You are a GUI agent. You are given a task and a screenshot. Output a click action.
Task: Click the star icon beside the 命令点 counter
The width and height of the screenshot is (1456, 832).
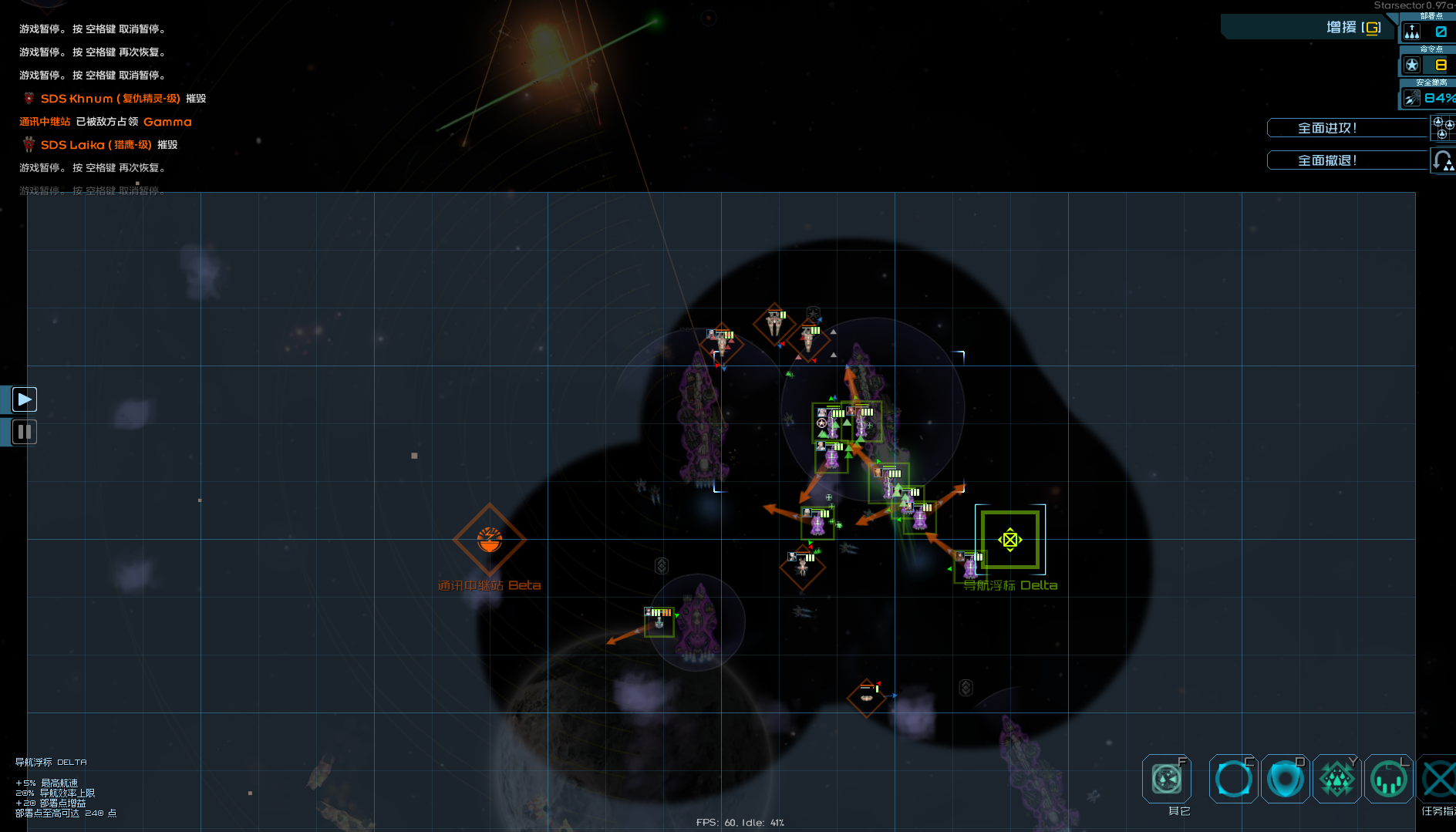pos(1412,65)
